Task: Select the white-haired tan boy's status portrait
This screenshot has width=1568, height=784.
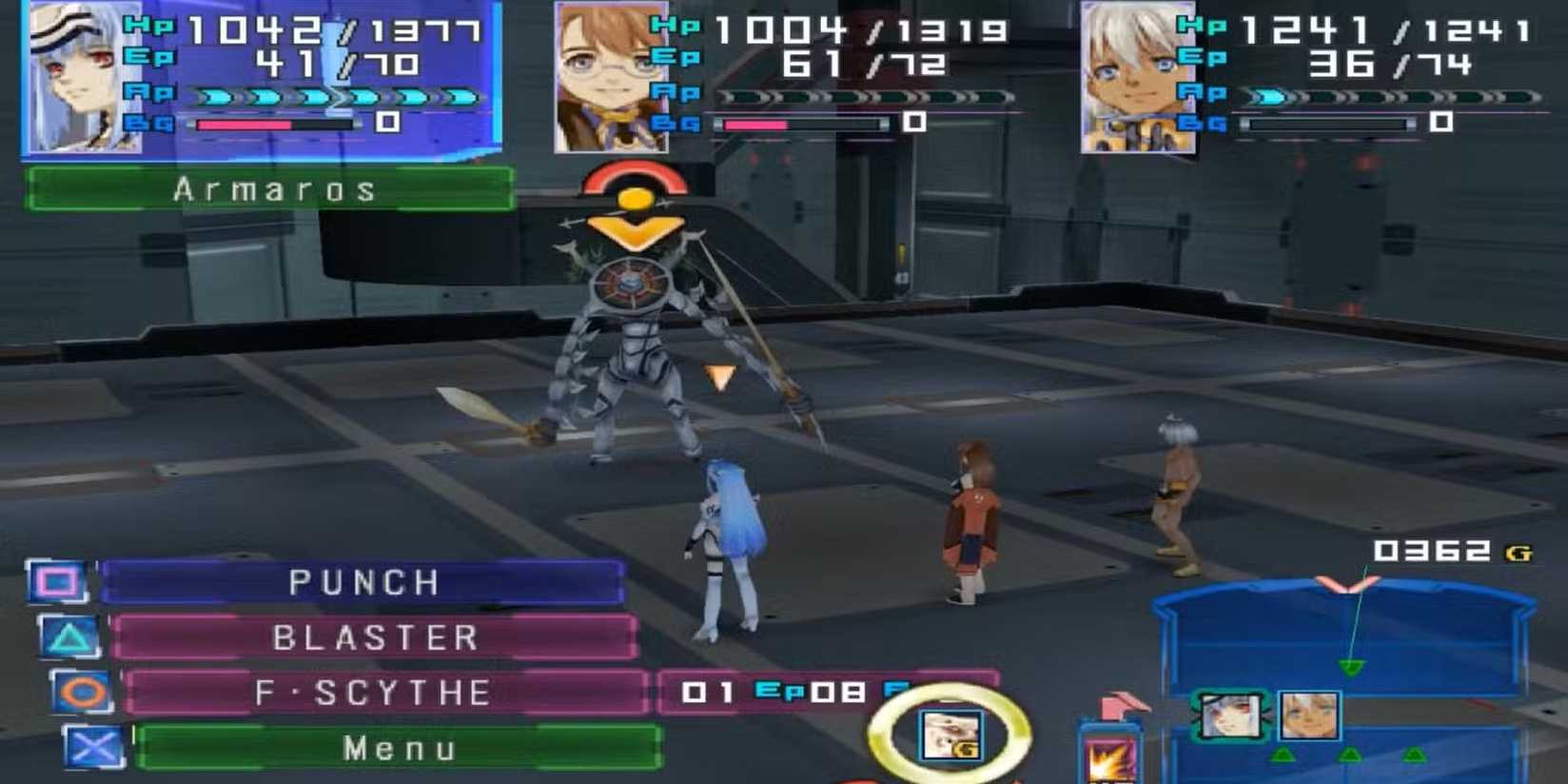Action: pyautogui.click(x=1138, y=78)
